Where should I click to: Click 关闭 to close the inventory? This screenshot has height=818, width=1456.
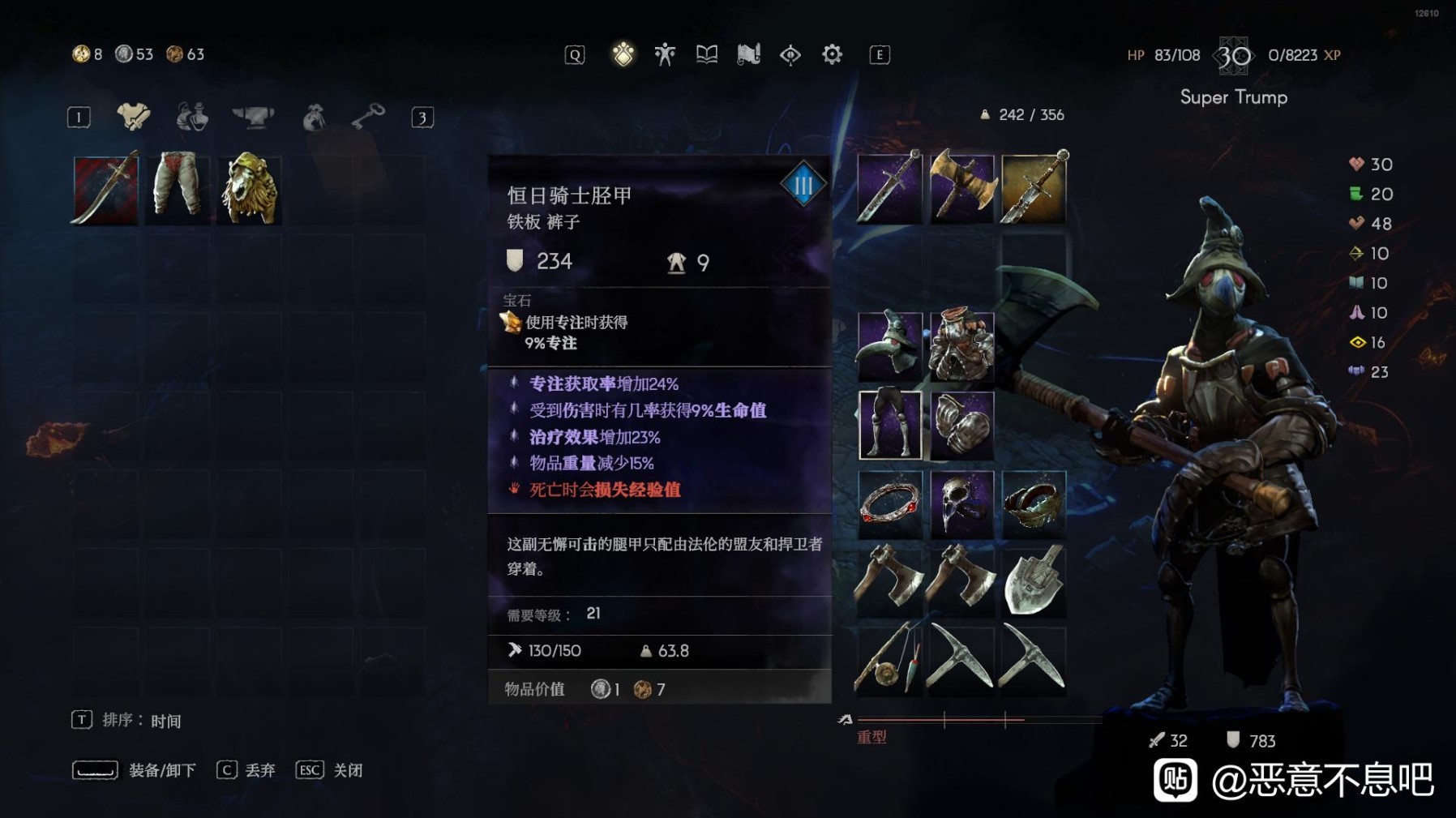(x=347, y=769)
